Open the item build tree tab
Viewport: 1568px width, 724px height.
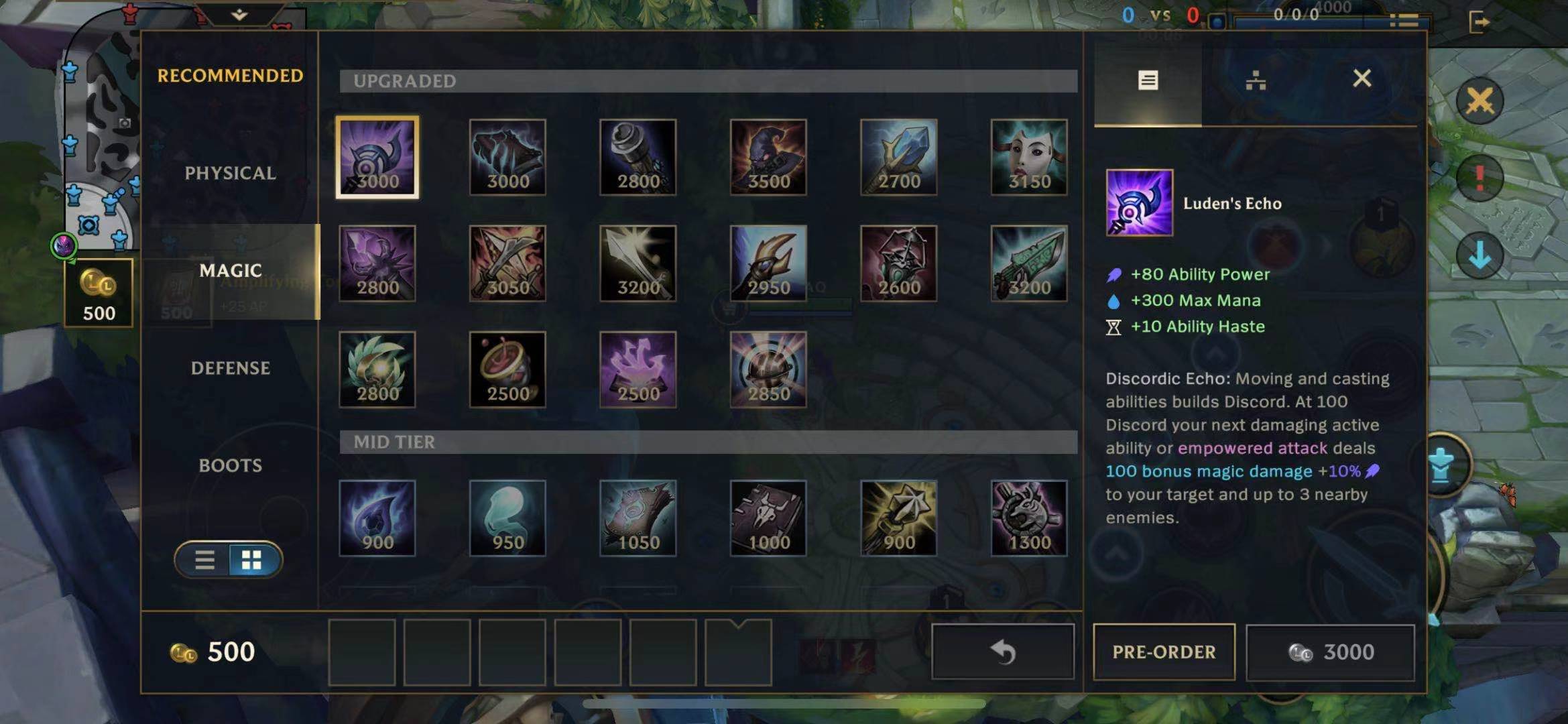pos(1255,80)
